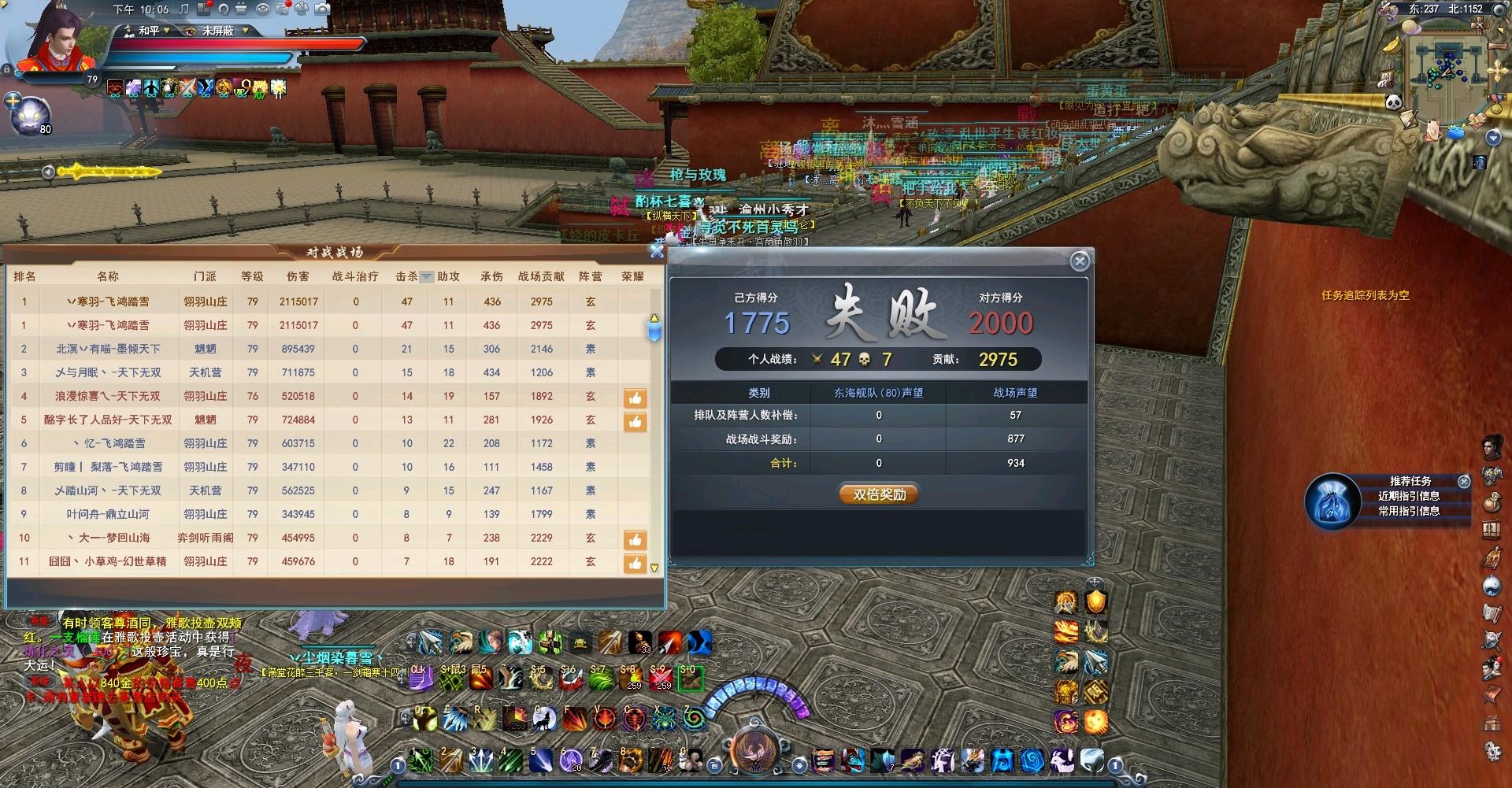This screenshot has width=1512, height=788.
Task: Select the row for 北溟丷有喵-墨倾天下
Action: (108, 349)
